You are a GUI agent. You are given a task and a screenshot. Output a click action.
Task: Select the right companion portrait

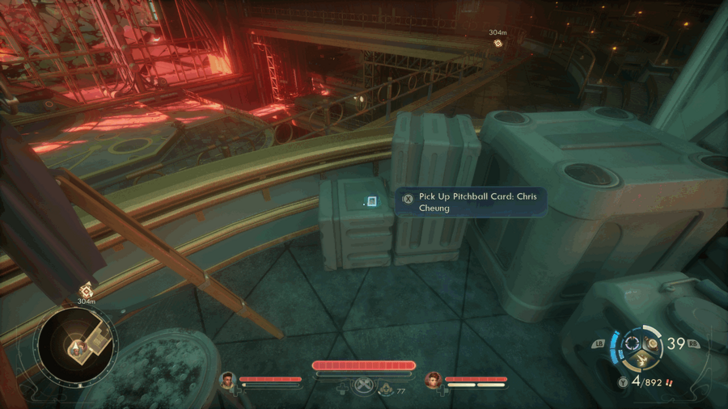pyautogui.click(x=433, y=380)
